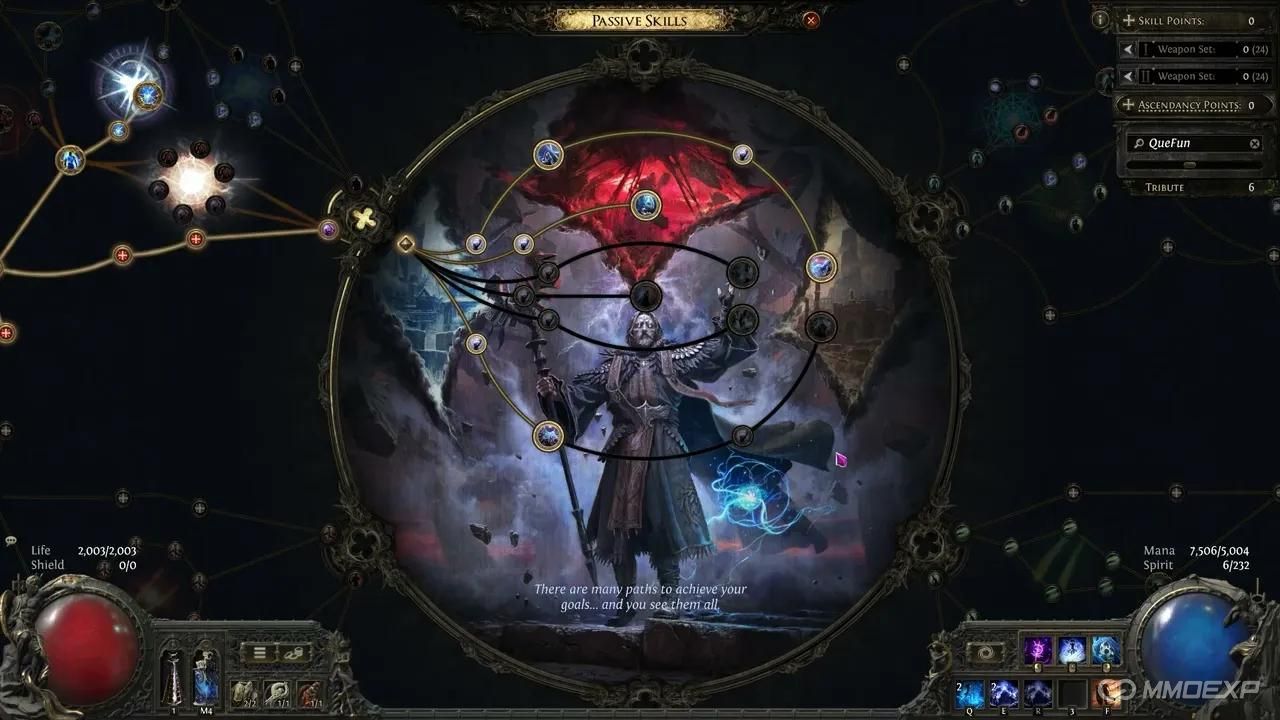Click the swirling portal icon left of buff skills
The image size is (1280, 720).
[986, 650]
